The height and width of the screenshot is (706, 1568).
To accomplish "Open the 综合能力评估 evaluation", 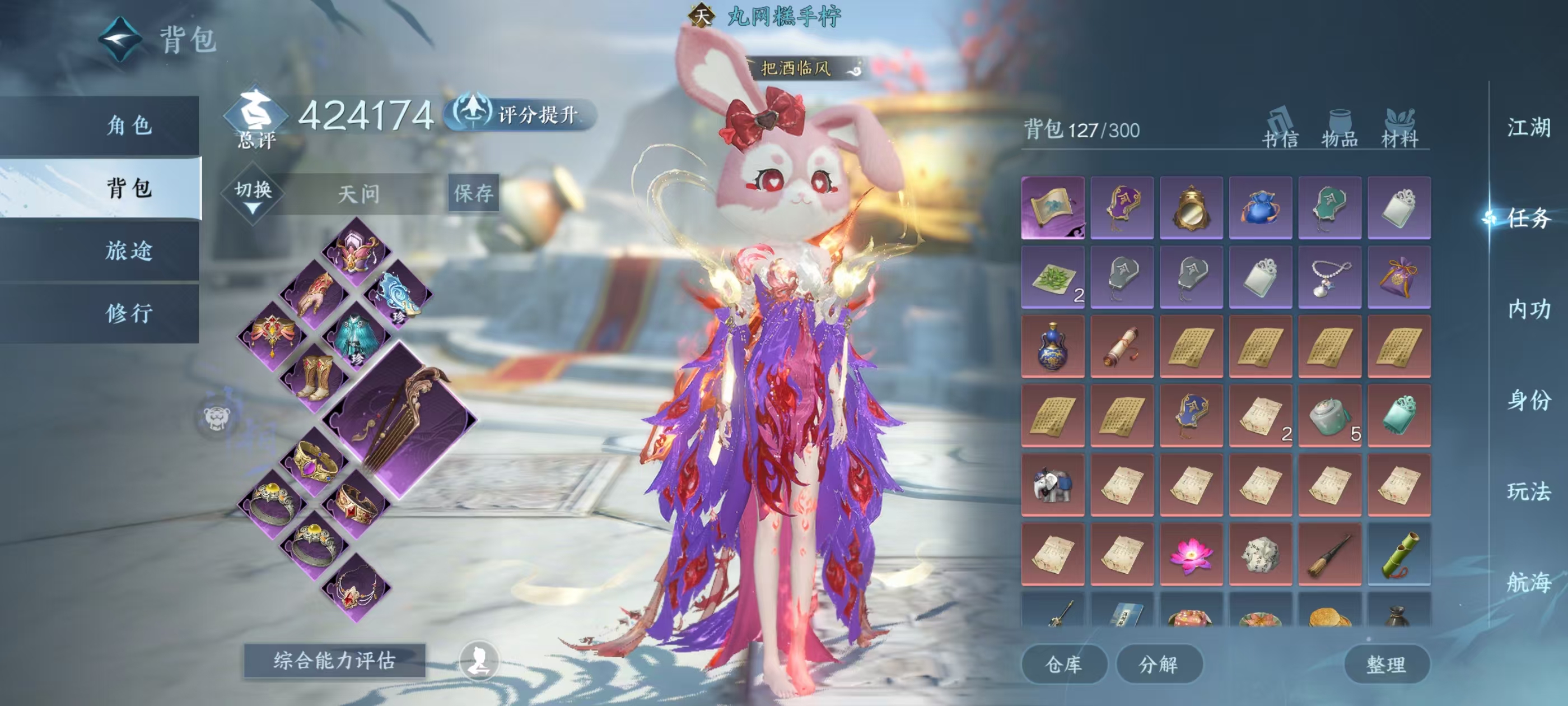I will [x=334, y=660].
